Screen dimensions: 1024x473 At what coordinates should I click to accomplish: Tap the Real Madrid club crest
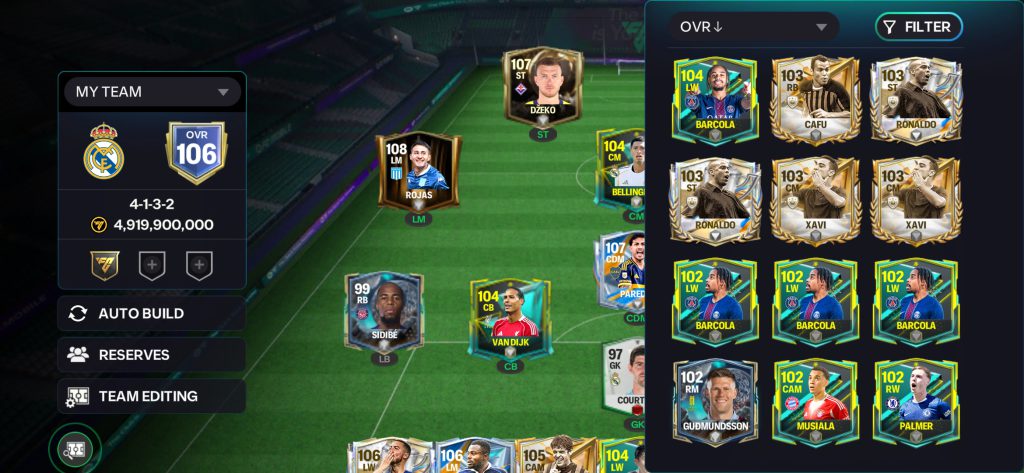pos(104,152)
